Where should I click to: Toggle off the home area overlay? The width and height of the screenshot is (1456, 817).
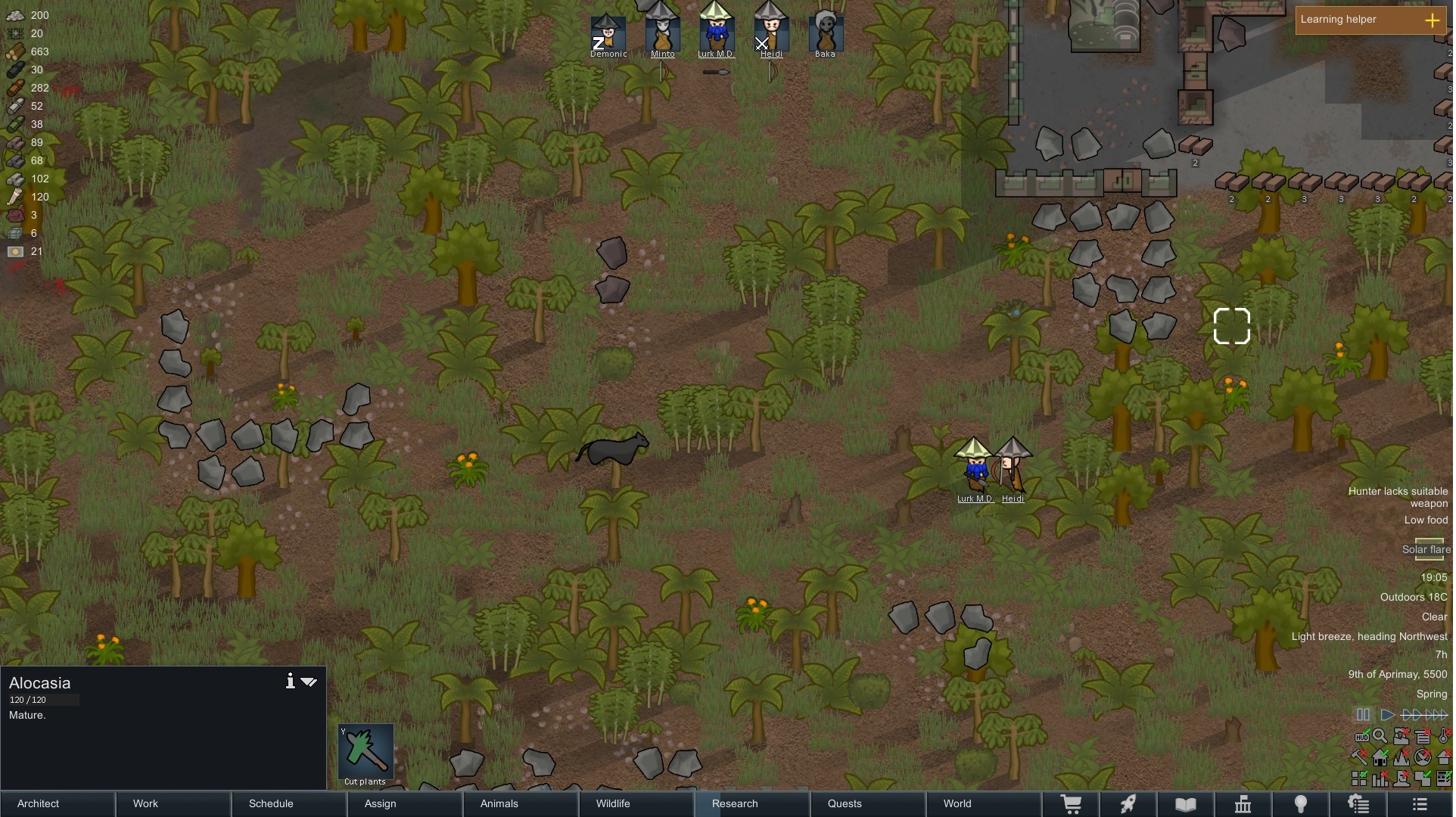tap(1380, 756)
